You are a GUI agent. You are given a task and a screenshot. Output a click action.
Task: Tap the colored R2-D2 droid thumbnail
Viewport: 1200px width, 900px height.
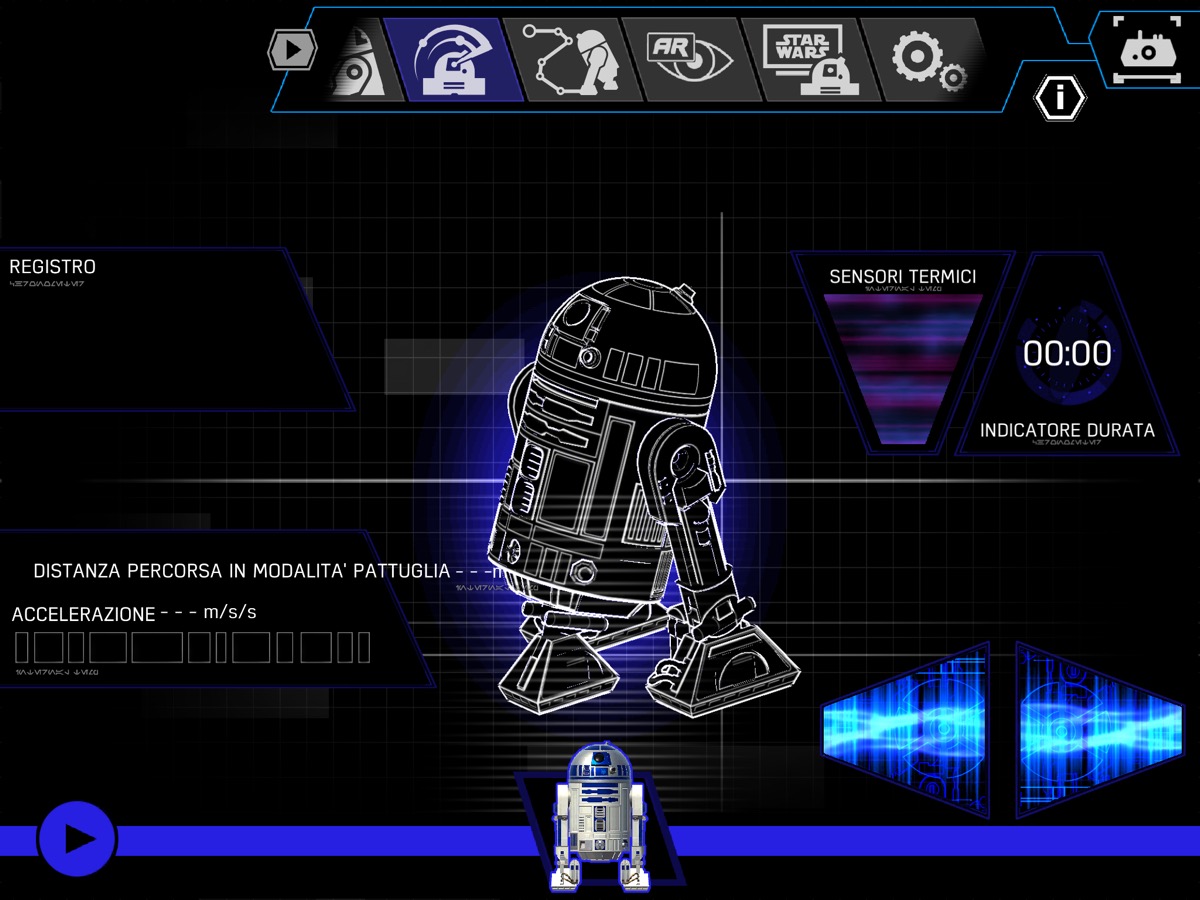click(x=599, y=815)
